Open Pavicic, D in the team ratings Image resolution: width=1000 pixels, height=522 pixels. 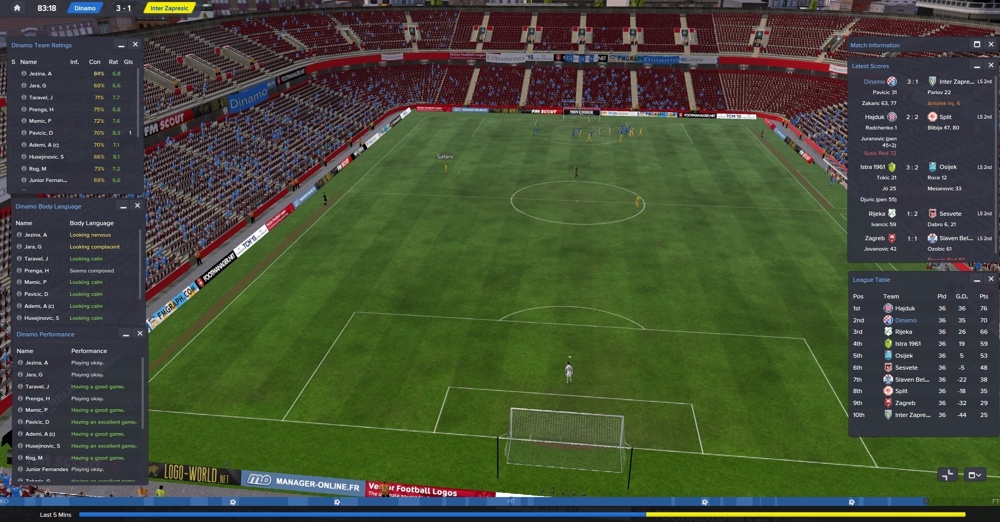(39, 133)
